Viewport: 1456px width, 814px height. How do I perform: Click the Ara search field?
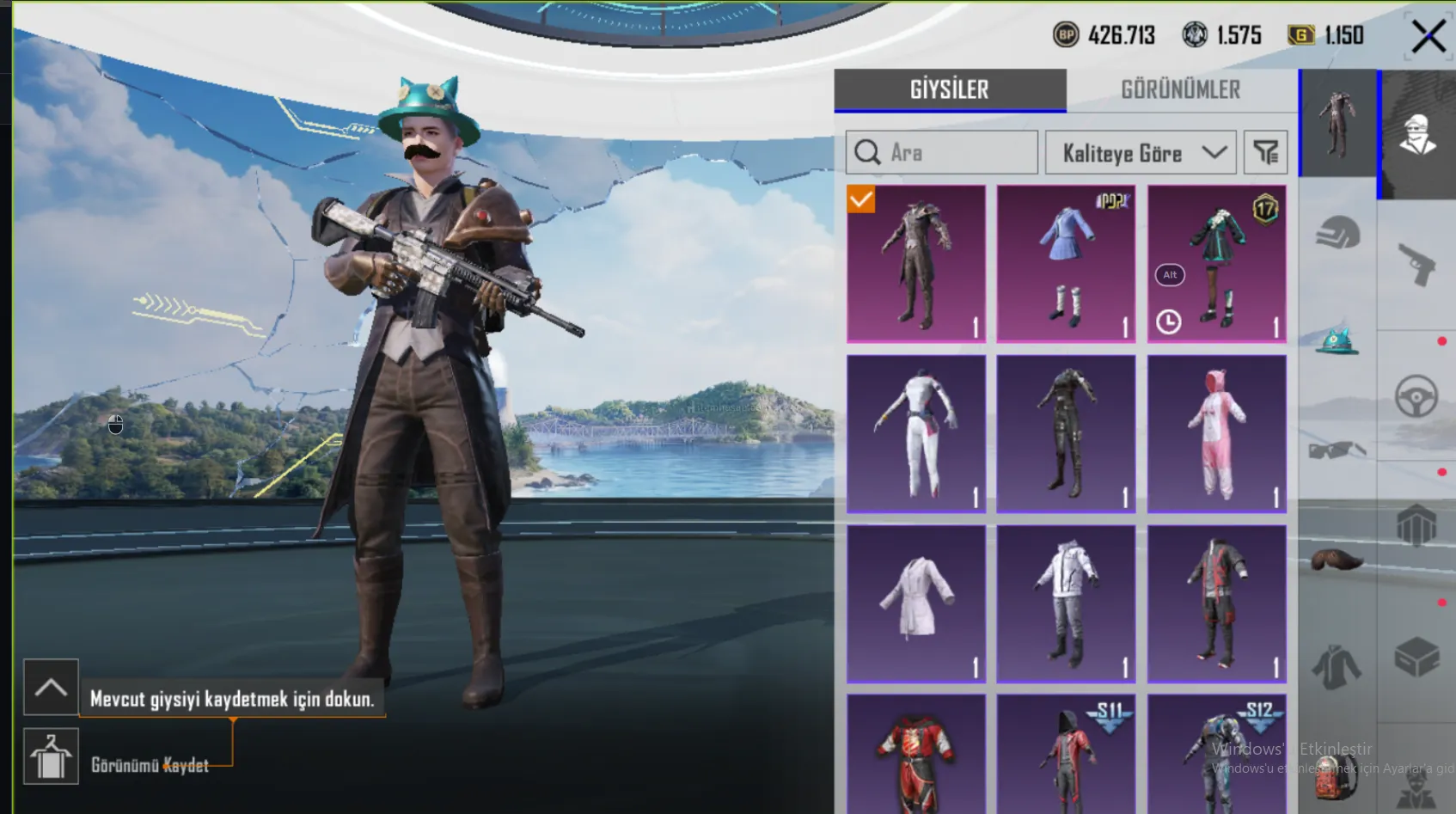tap(942, 153)
